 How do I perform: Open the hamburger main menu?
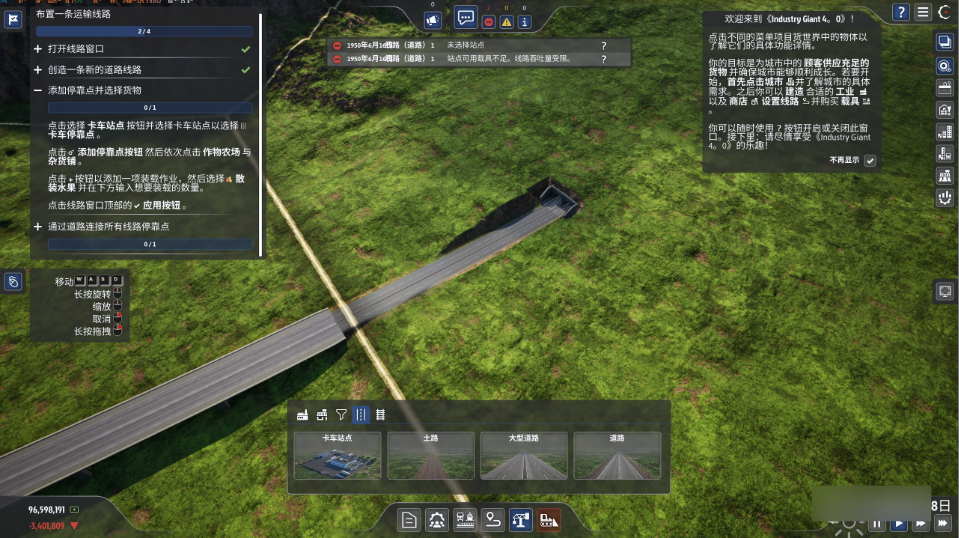[922, 12]
